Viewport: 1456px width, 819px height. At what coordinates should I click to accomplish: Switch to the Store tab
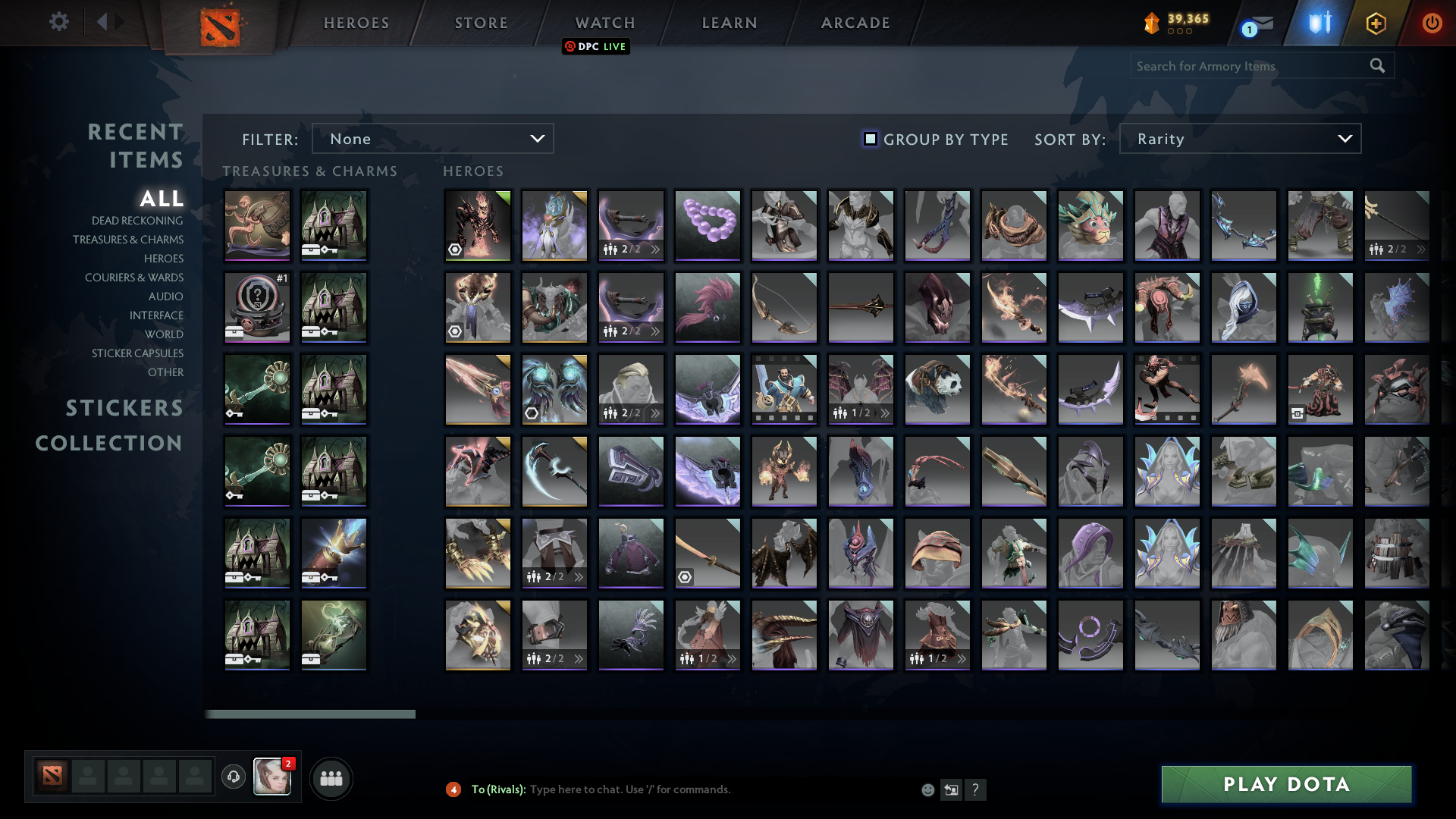point(481,23)
